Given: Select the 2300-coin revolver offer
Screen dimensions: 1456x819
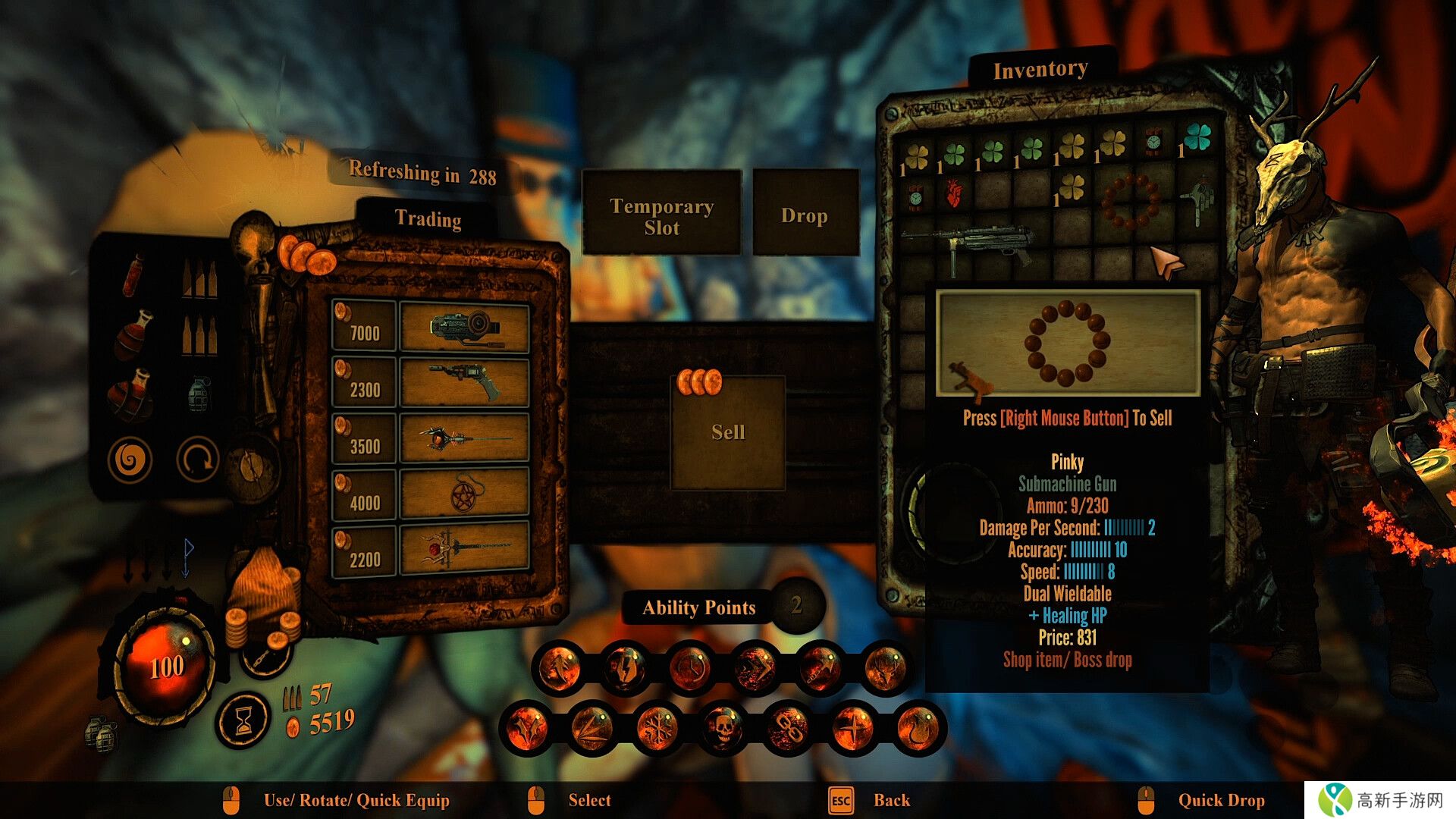Looking at the screenshot, I should (464, 384).
